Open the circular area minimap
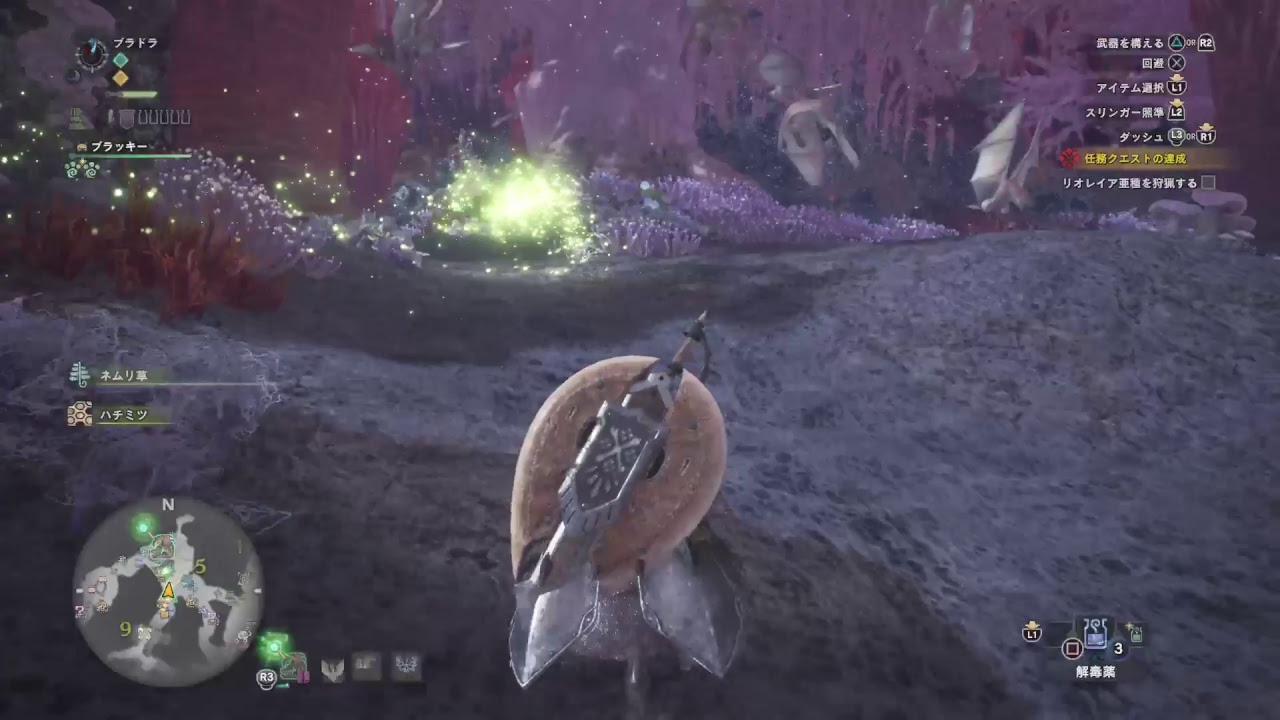The height and width of the screenshot is (720, 1280). (x=168, y=592)
